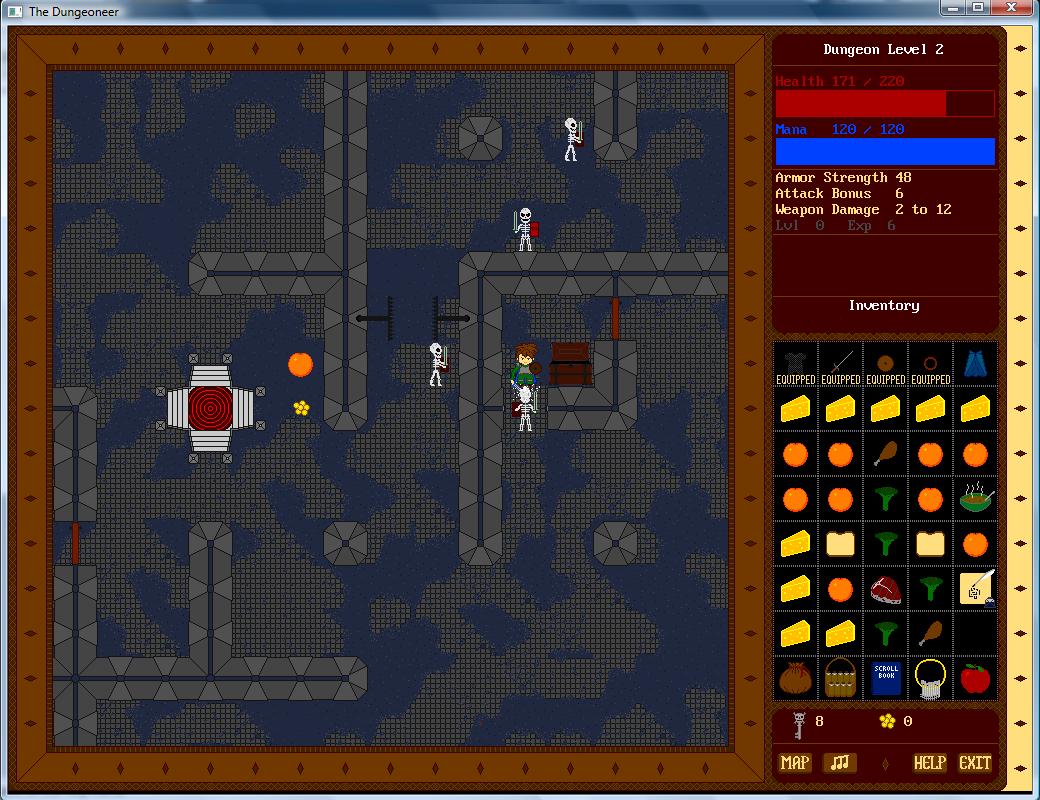Select the equipped chainmail armor slot
The image size is (1040, 800).
tap(795, 364)
